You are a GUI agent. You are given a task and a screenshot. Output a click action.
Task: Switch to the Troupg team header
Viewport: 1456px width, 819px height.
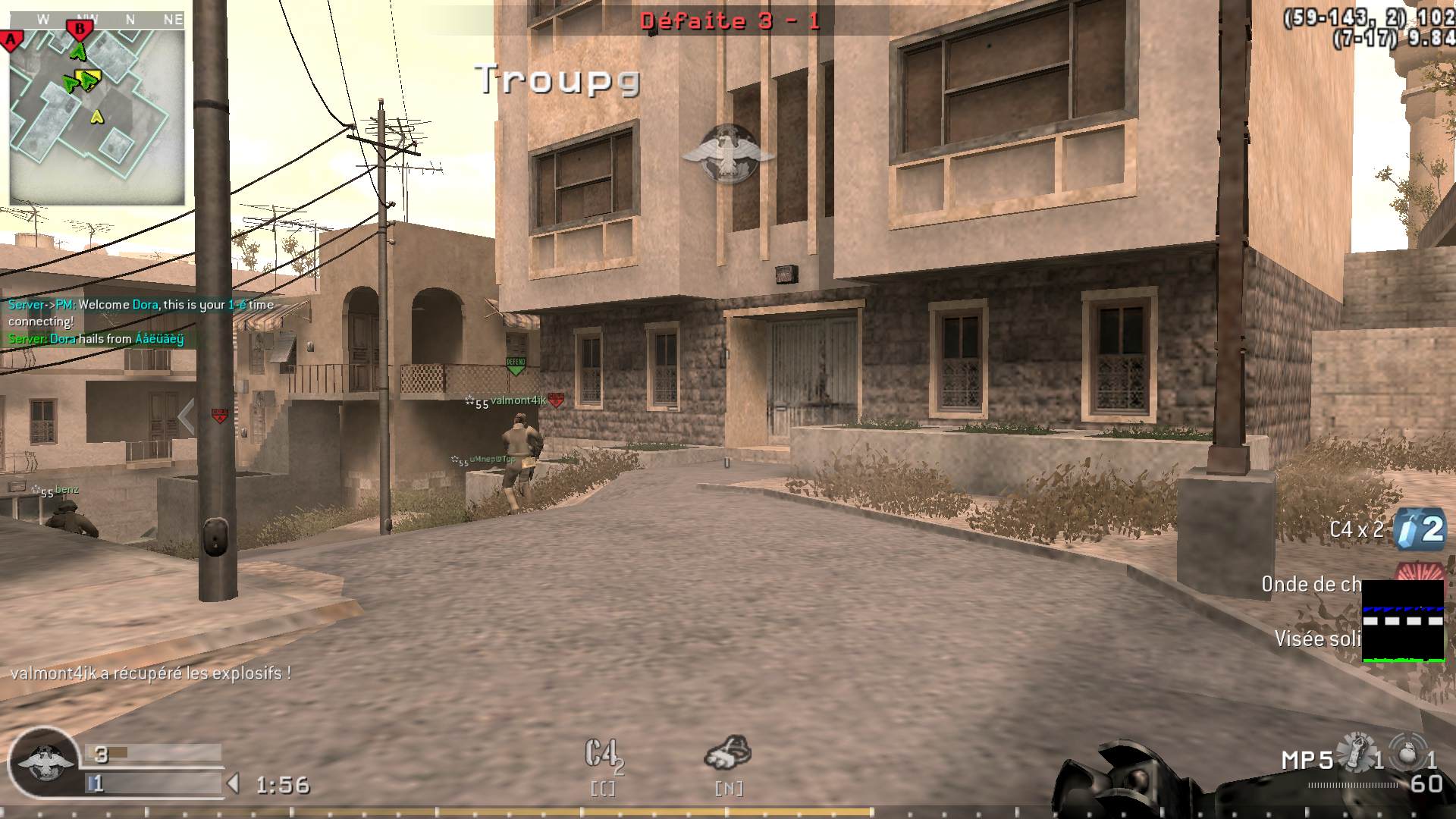point(558,79)
